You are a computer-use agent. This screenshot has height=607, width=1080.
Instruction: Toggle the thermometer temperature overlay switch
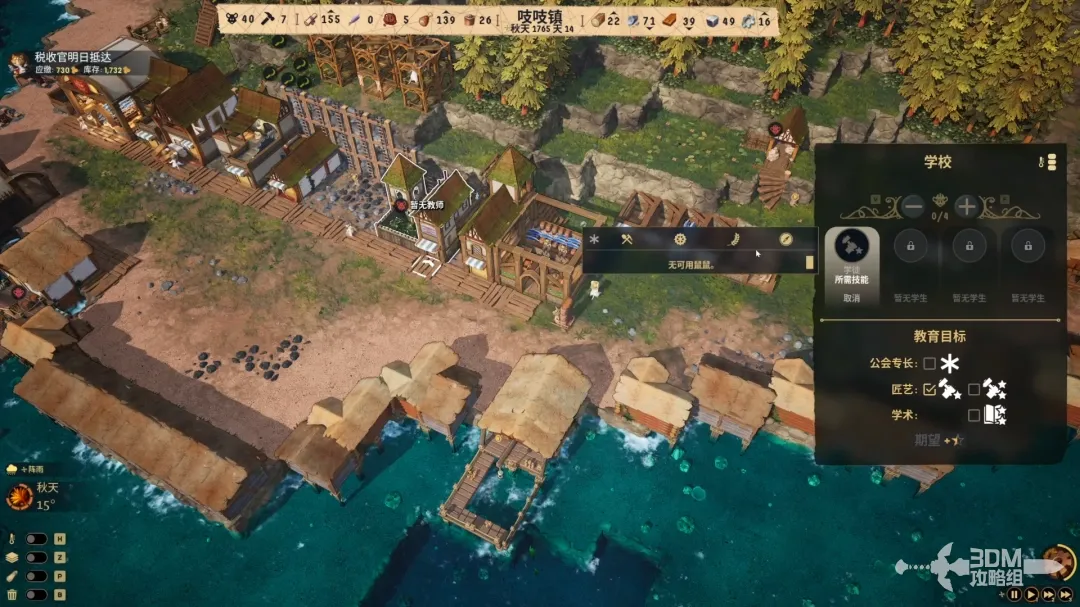pos(36,539)
